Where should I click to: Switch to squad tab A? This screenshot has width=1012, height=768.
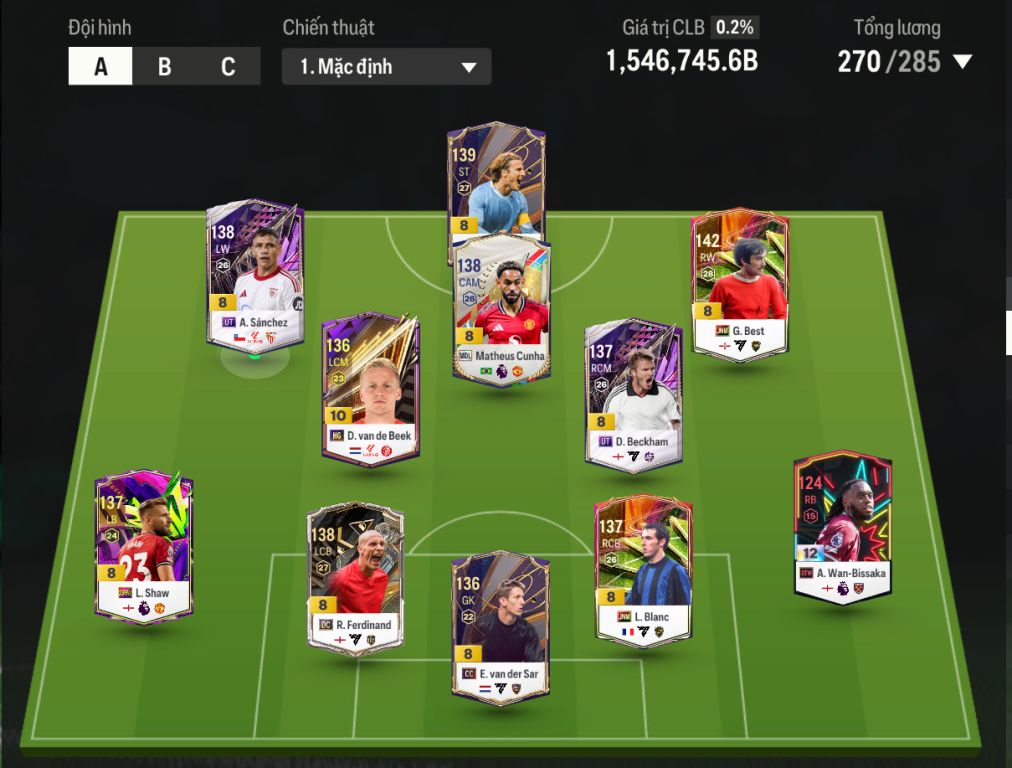(100, 67)
